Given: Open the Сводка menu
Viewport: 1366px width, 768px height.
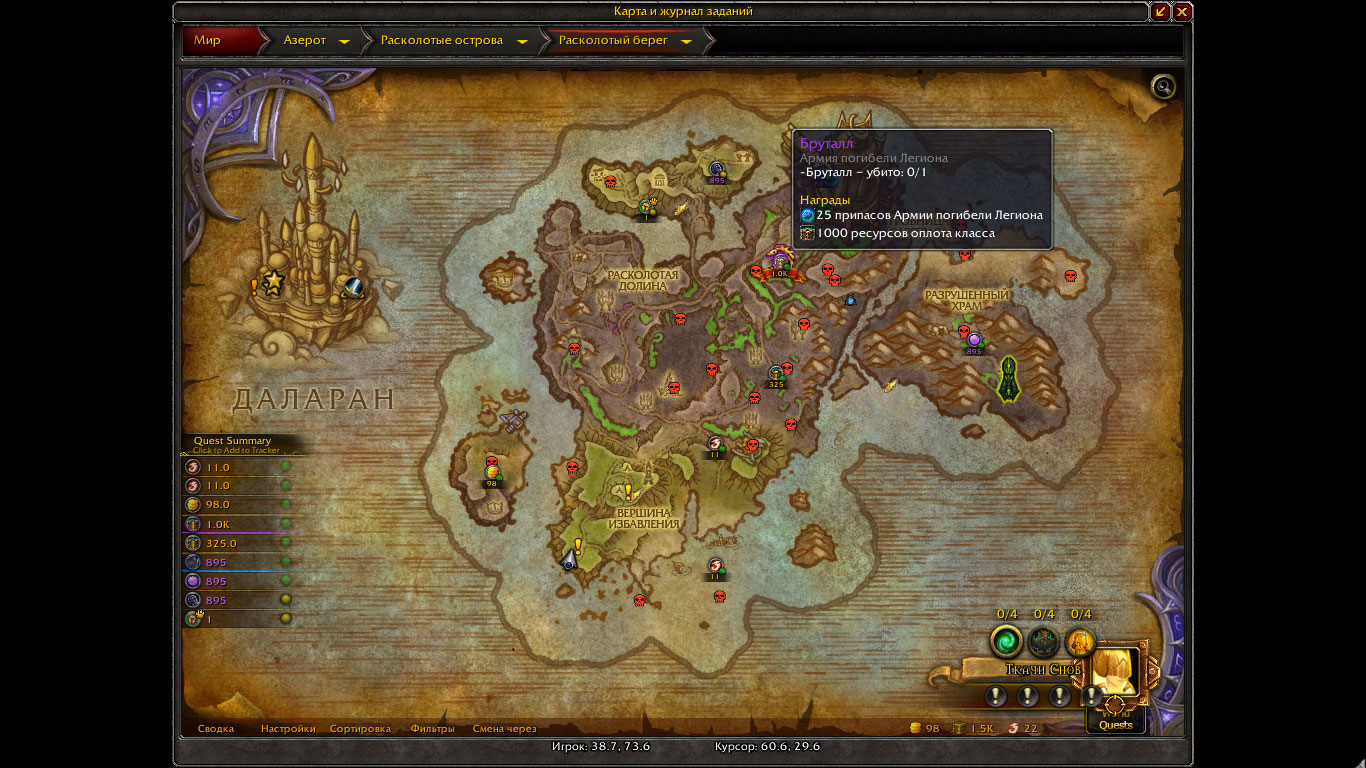Looking at the screenshot, I should 216,729.
